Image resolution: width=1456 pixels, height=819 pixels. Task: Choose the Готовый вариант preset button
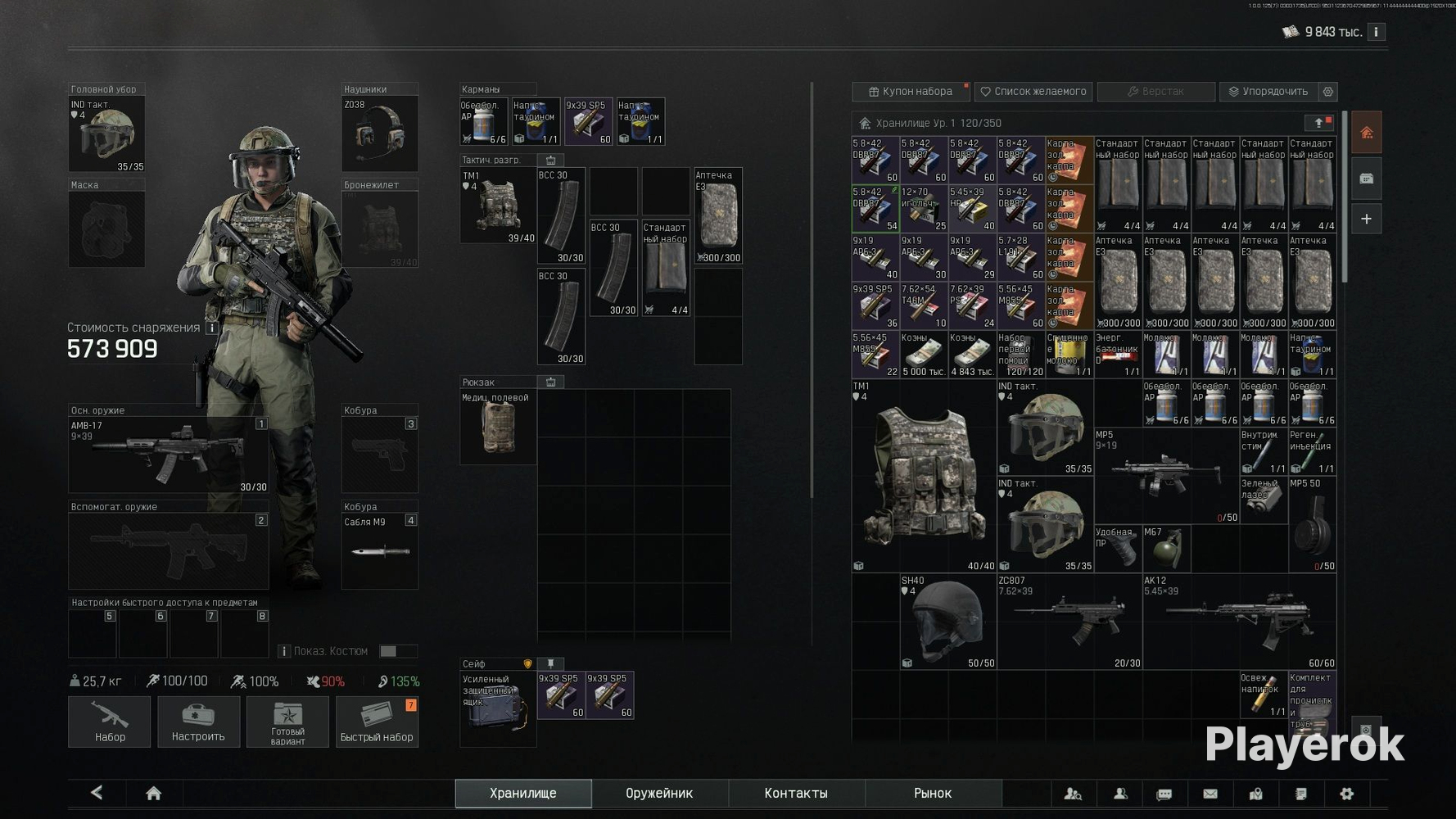click(287, 722)
